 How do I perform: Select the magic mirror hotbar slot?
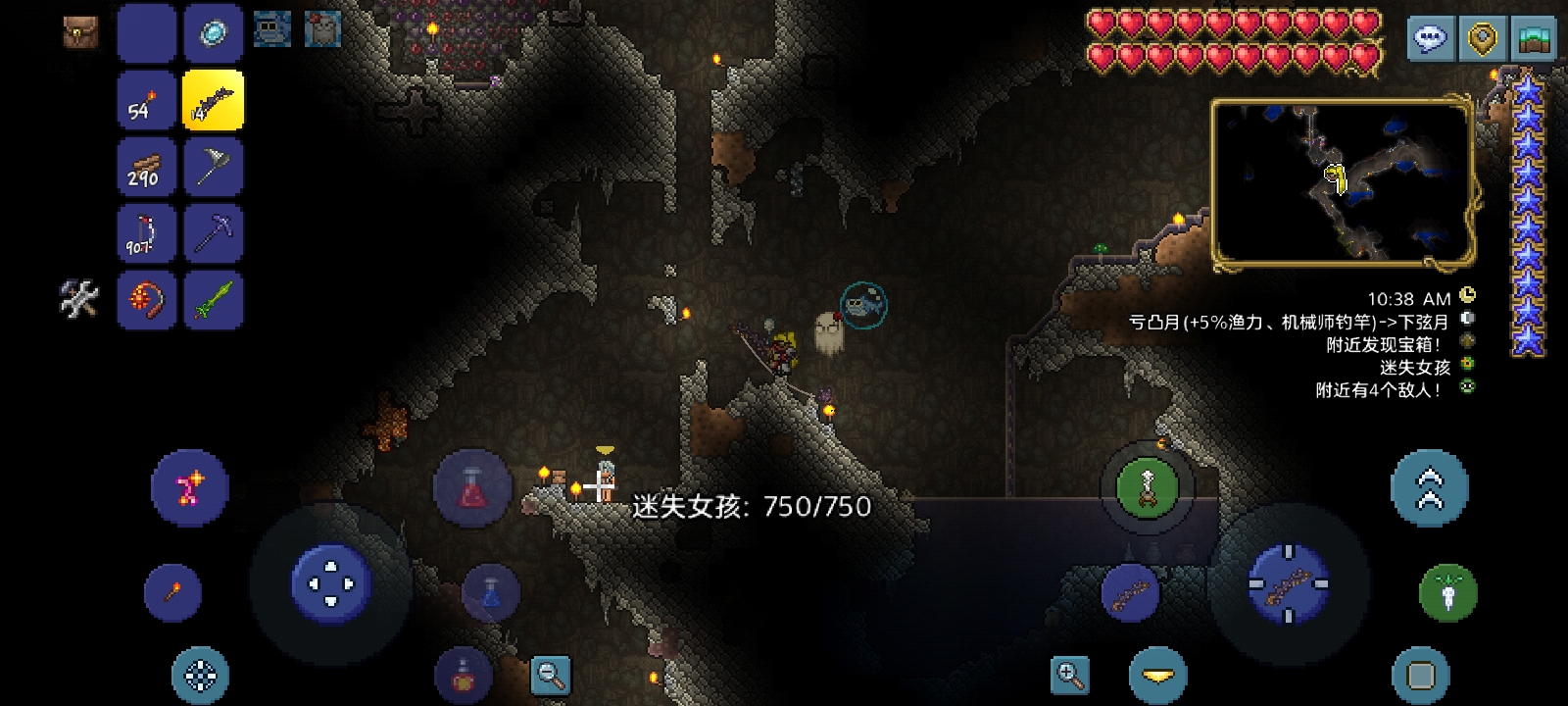(x=213, y=33)
